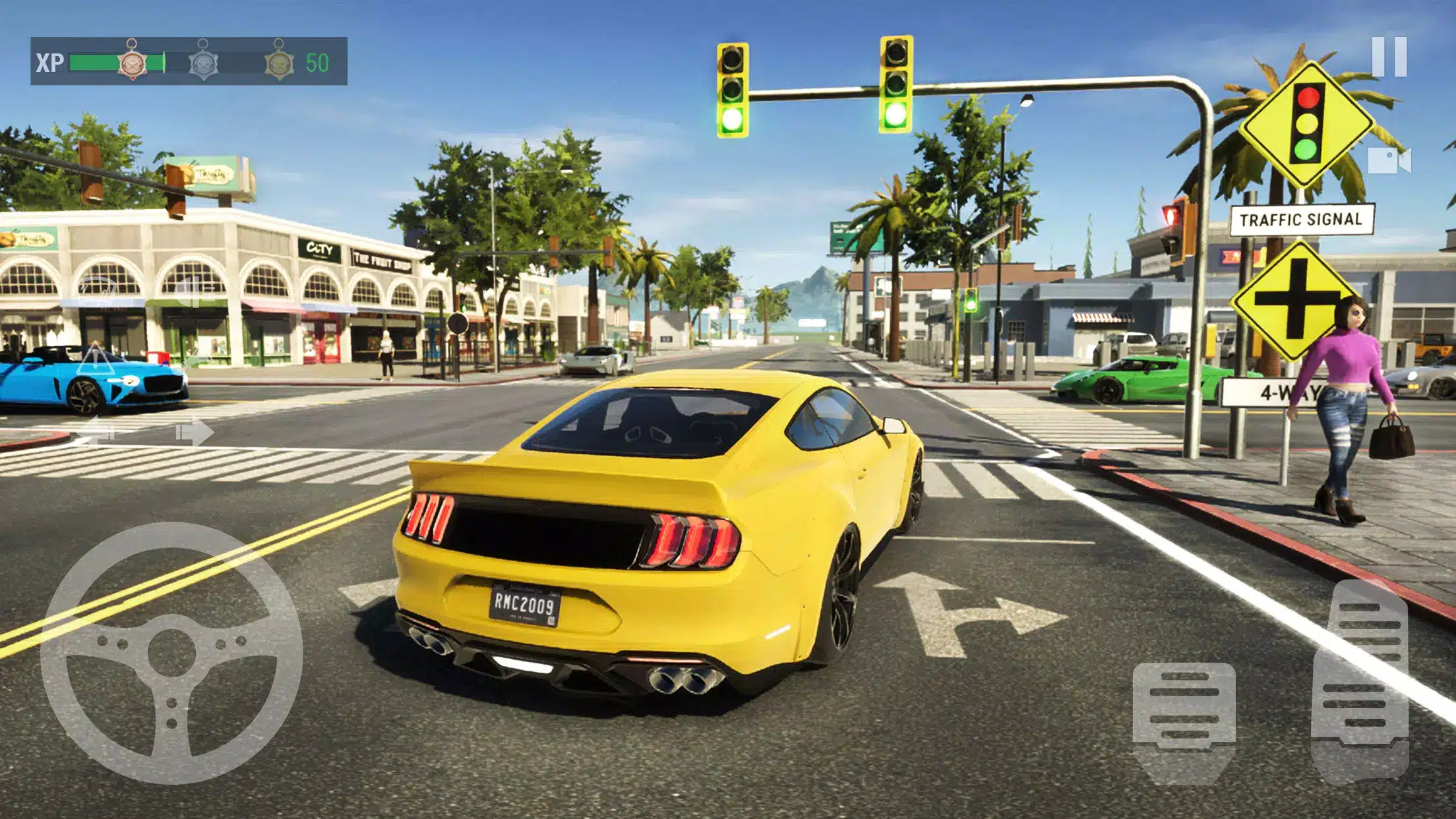Turn on the right turn indicator

click(195, 433)
